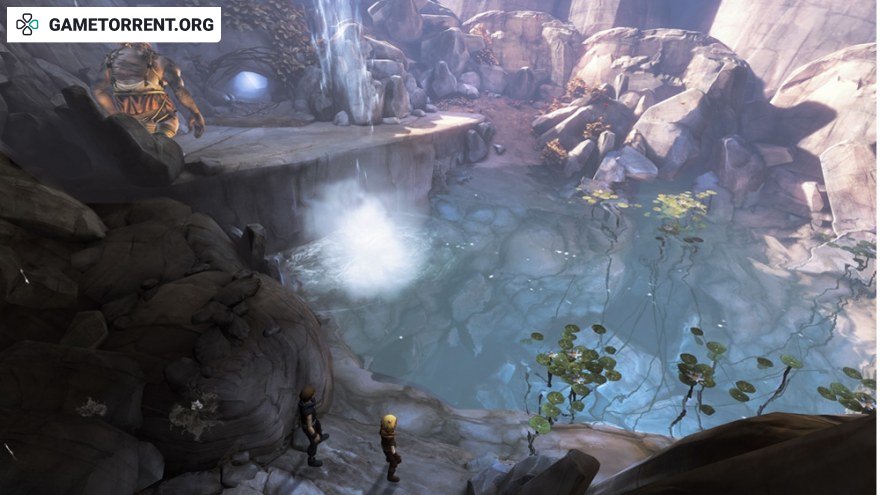Click the GAMETORRENT.ORG site logo

113,24
